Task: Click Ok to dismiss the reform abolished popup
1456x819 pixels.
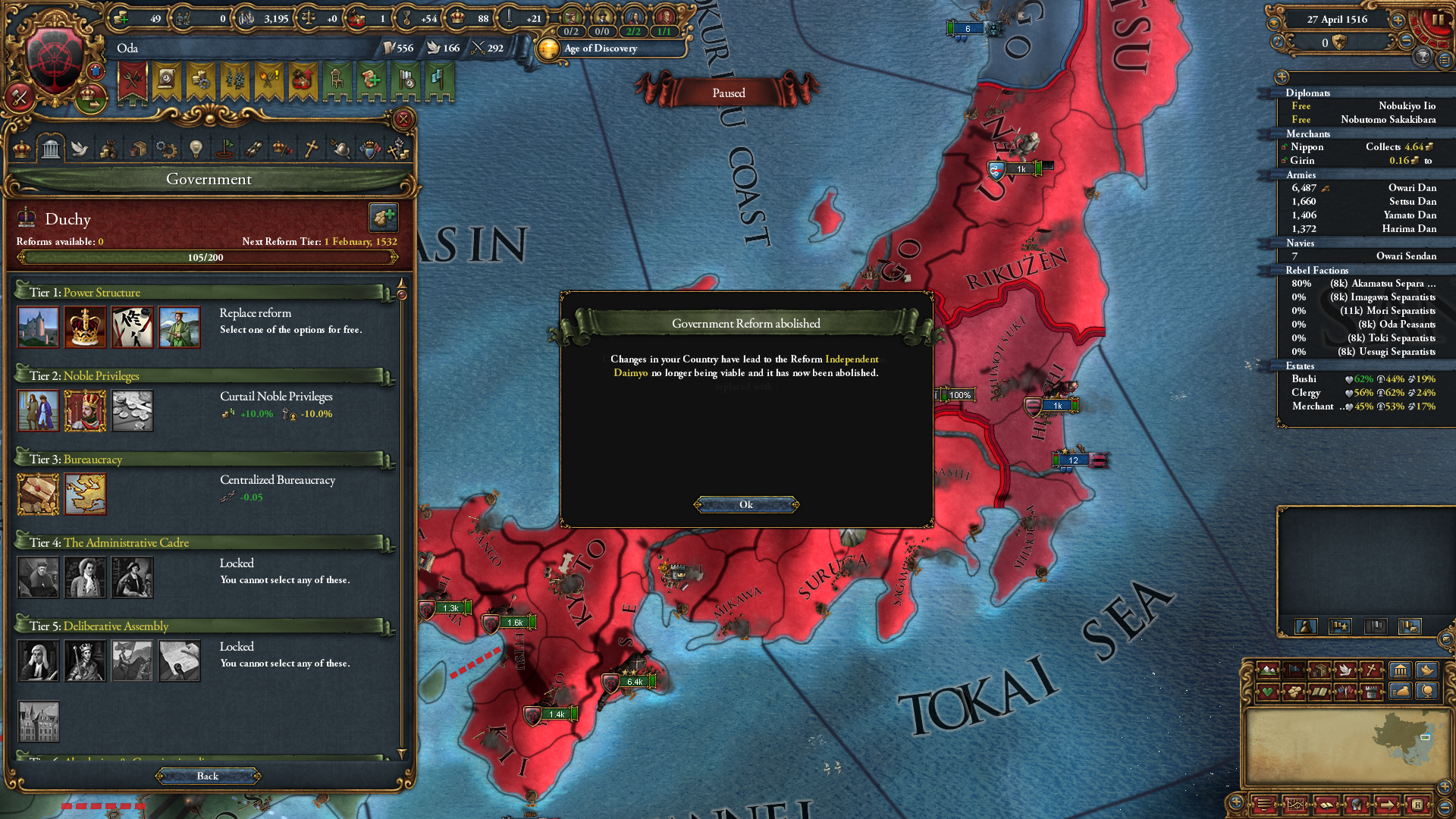Action: (745, 504)
